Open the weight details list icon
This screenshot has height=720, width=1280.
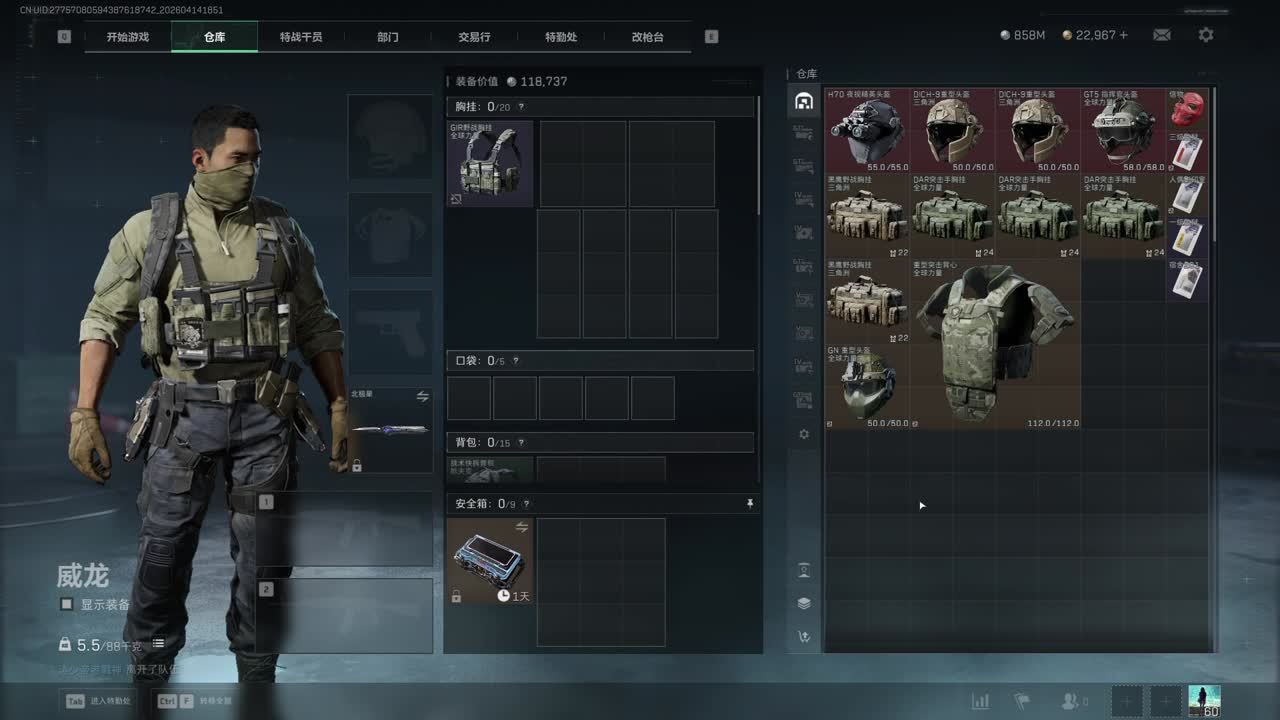[x=158, y=644]
